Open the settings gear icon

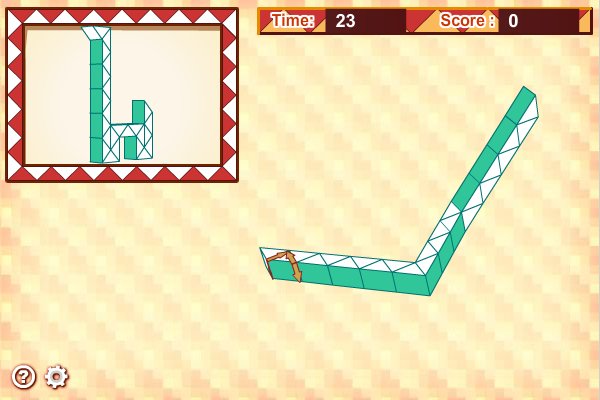pyautogui.click(x=57, y=376)
